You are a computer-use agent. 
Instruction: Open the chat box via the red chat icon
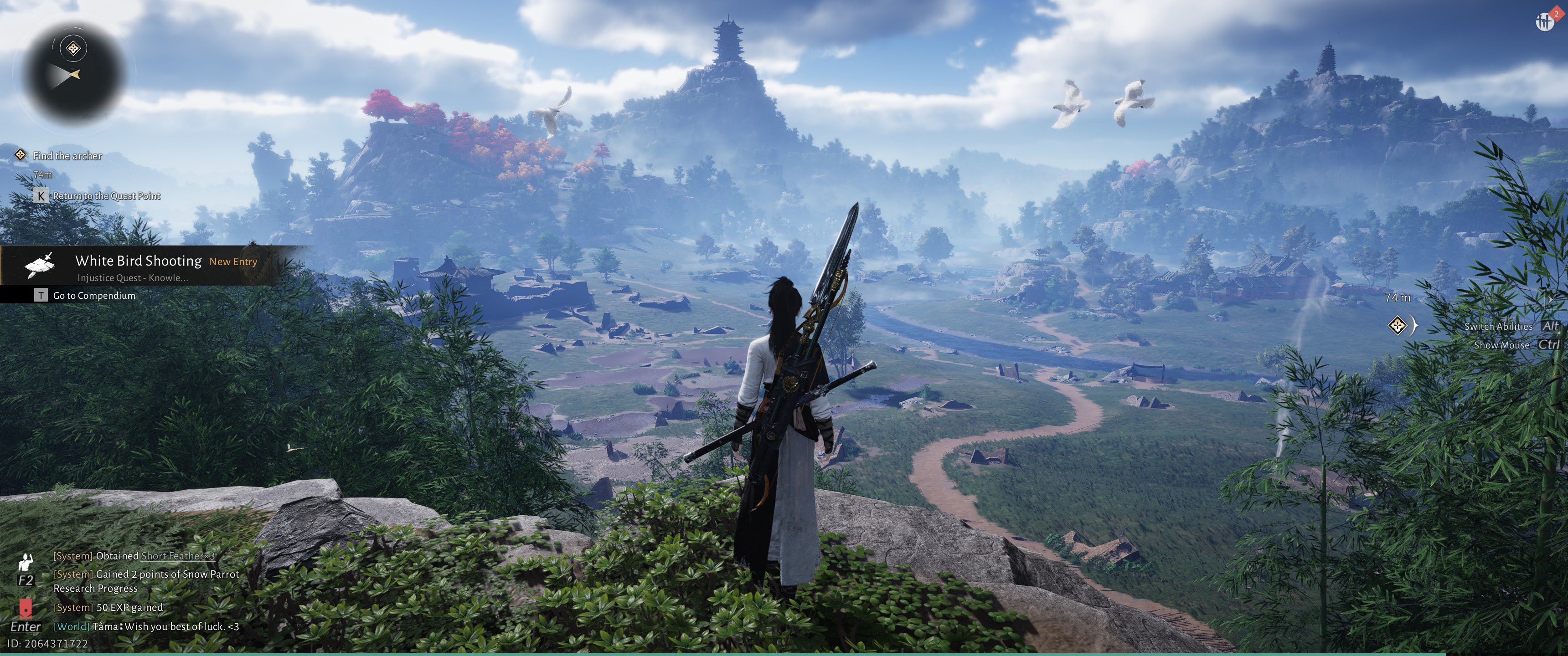pos(26,607)
